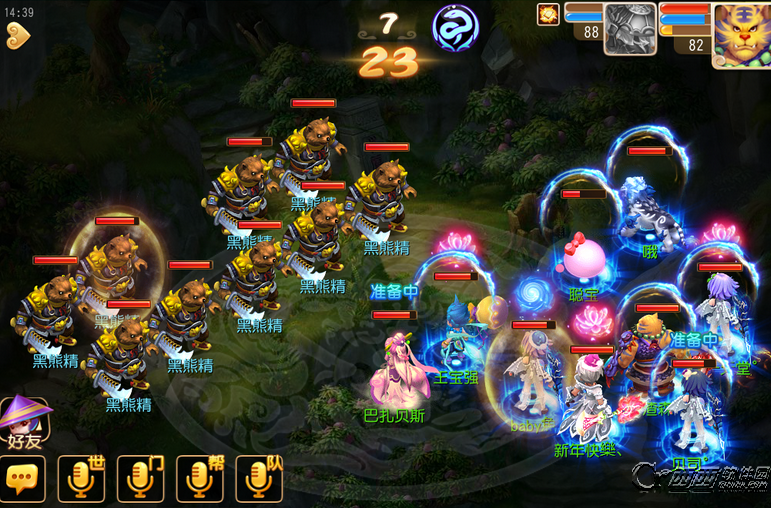Image resolution: width=771 pixels, height=508 pixels.
Task: Select the grey pet portrait
Action: pos(630,30)
